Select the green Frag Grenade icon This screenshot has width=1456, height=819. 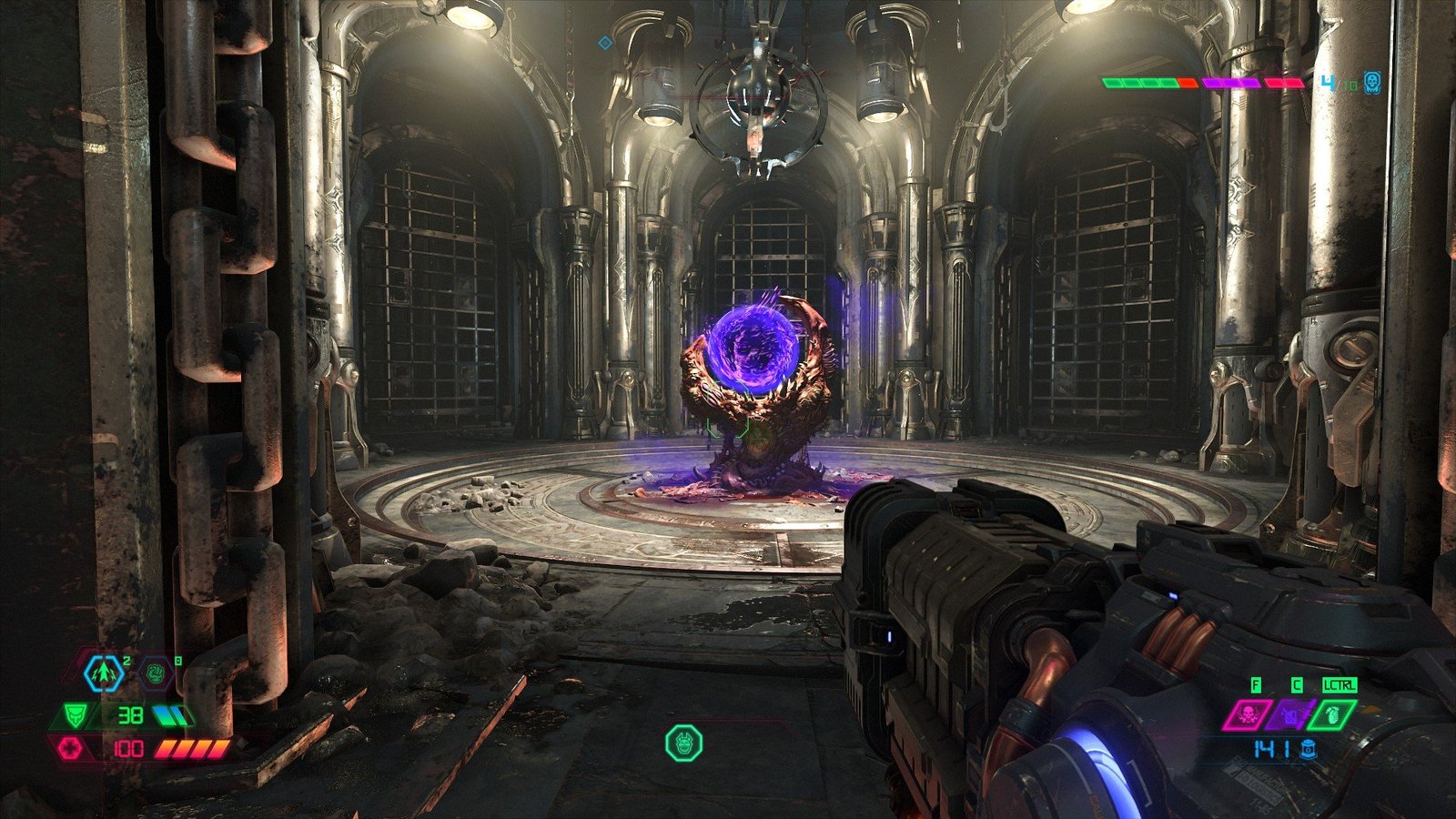(1331, 715)
